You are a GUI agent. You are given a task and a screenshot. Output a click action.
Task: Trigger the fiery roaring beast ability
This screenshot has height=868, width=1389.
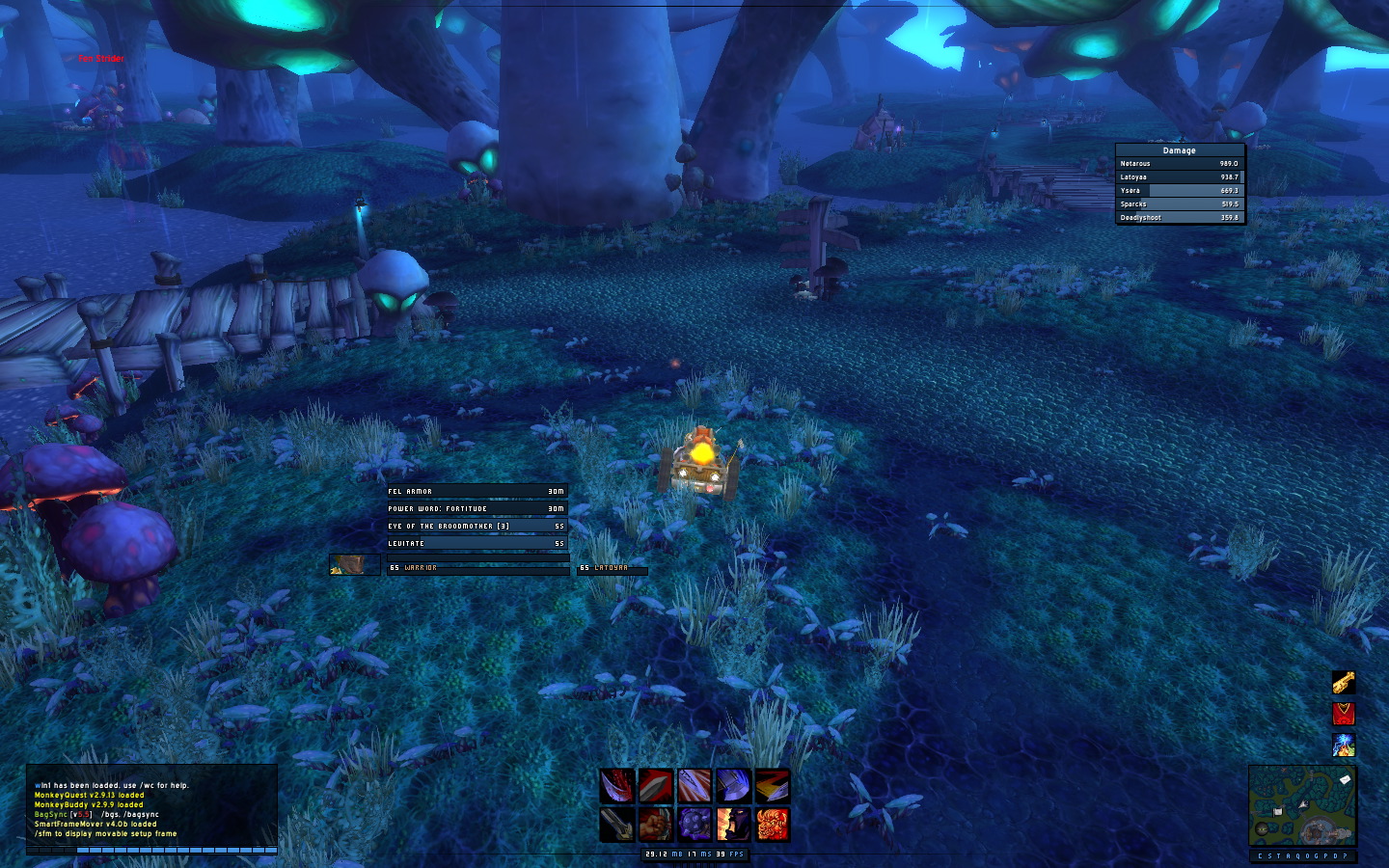click(x=772, y=825)
